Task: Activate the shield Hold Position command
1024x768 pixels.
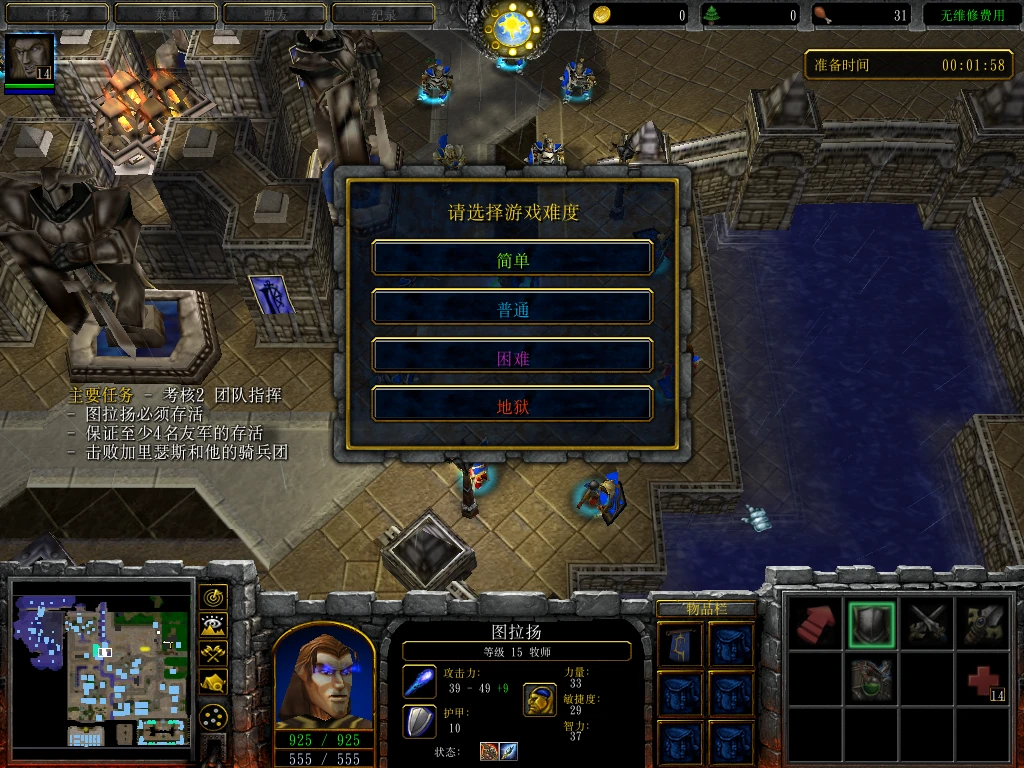Action: [x=868, y=624]
